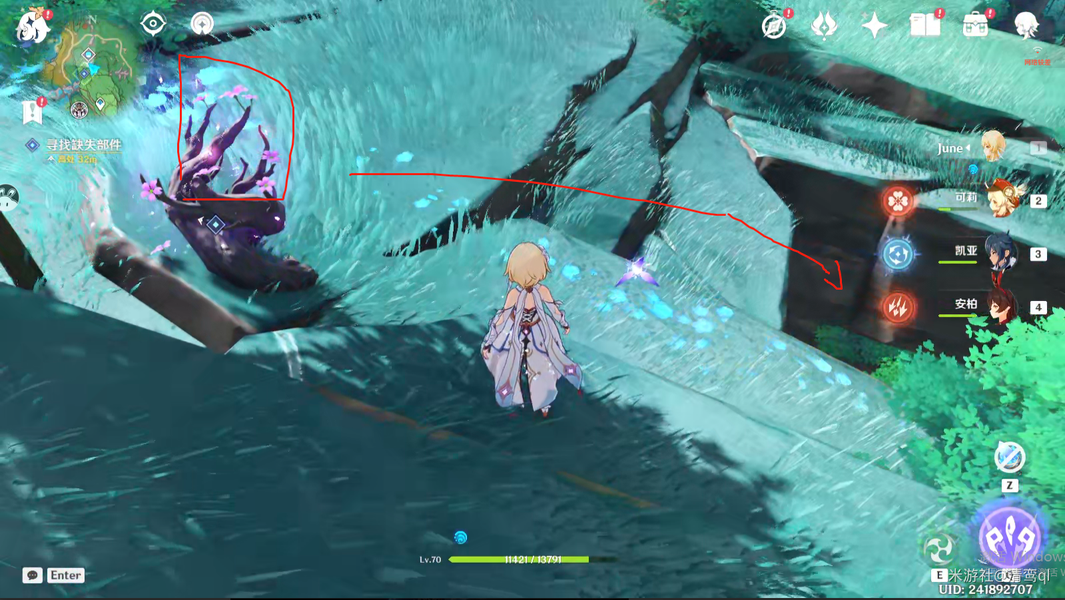Screen dimensions: 1065x600
Task: Open the domain gateway icon beside the eye
Action: [x=202, y=23]
